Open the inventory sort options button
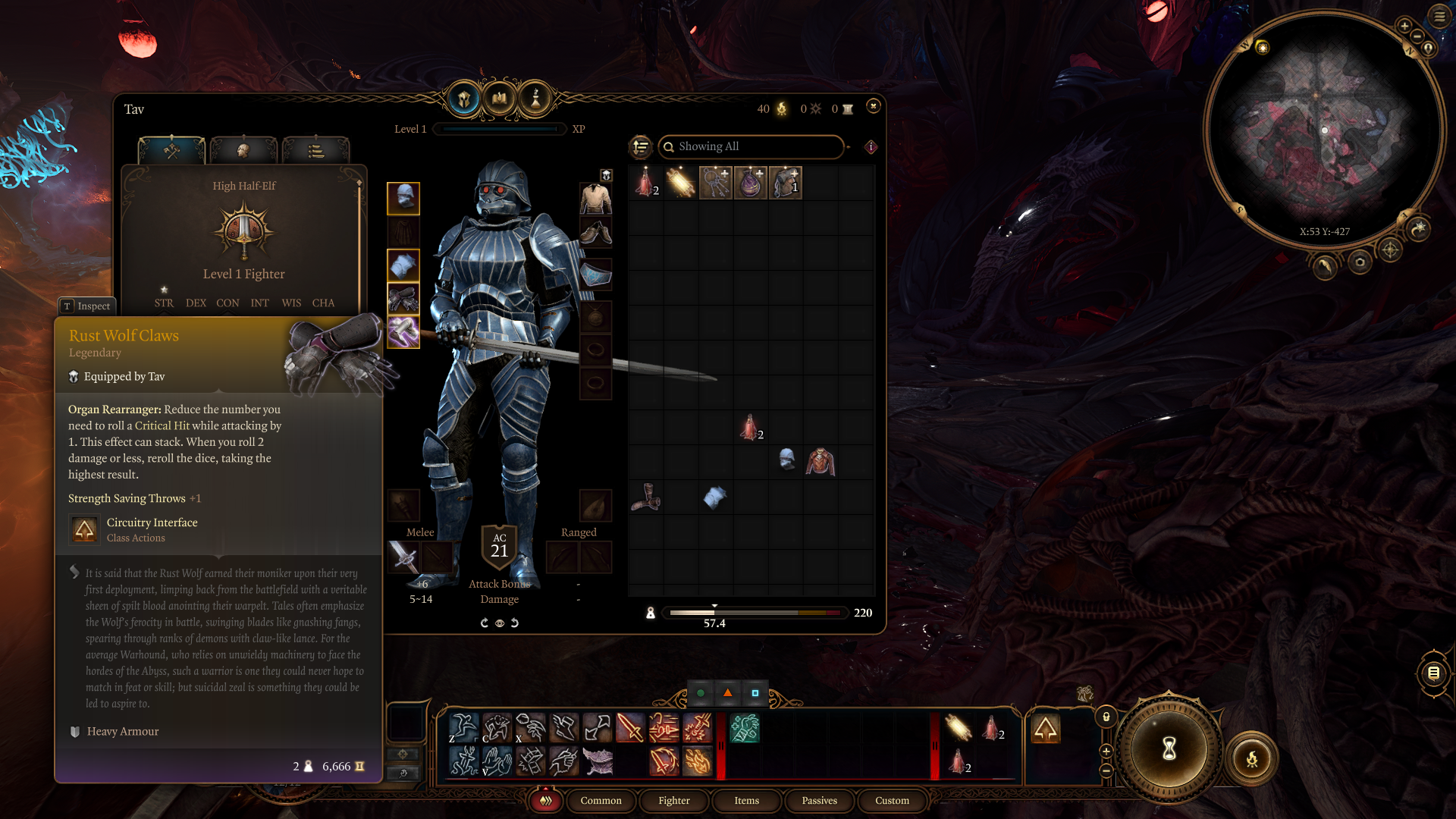1456x819 pixels. tap(641, 146)
